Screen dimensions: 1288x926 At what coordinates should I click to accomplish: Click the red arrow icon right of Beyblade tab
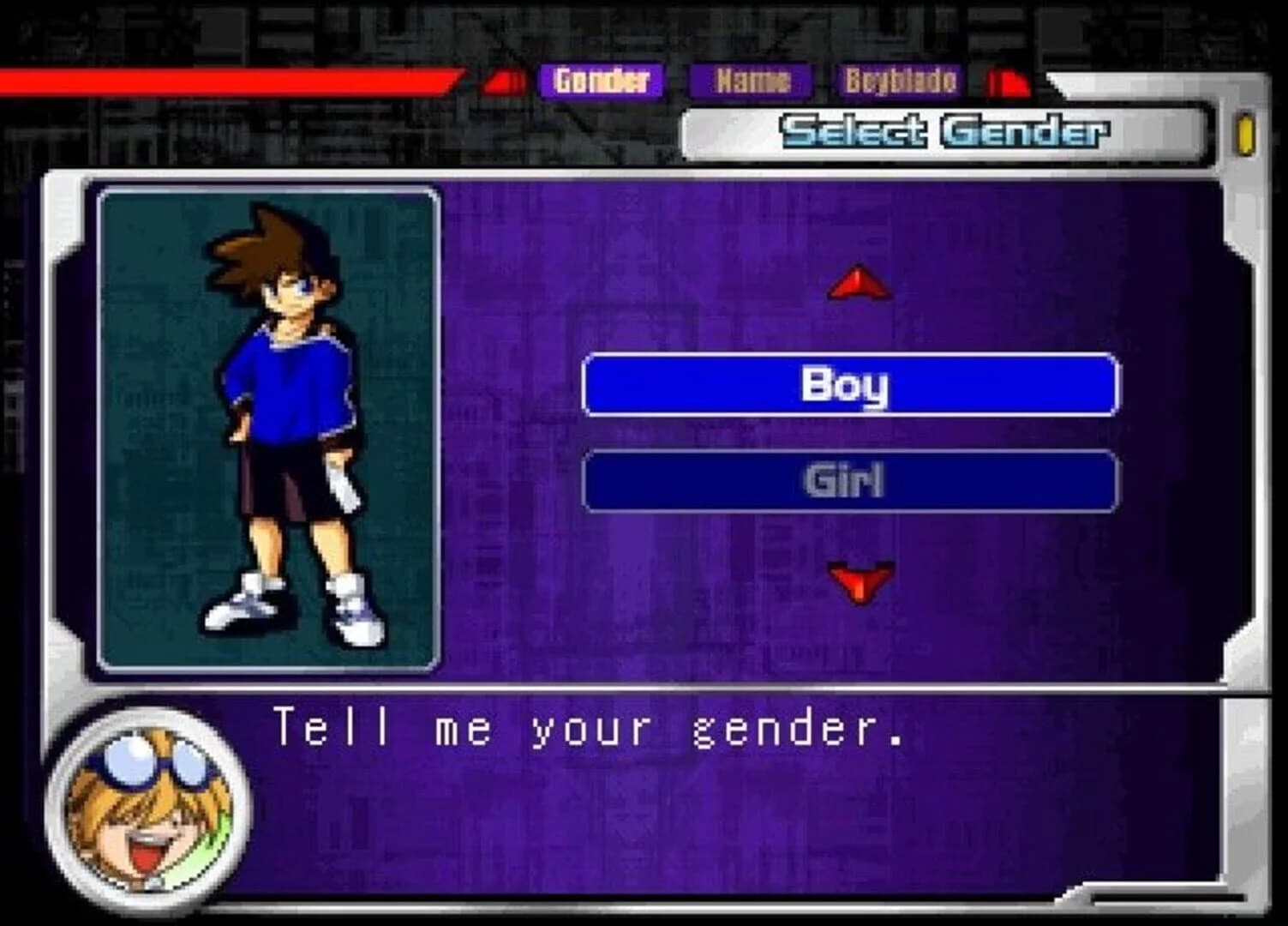[x=1007, y=82]
